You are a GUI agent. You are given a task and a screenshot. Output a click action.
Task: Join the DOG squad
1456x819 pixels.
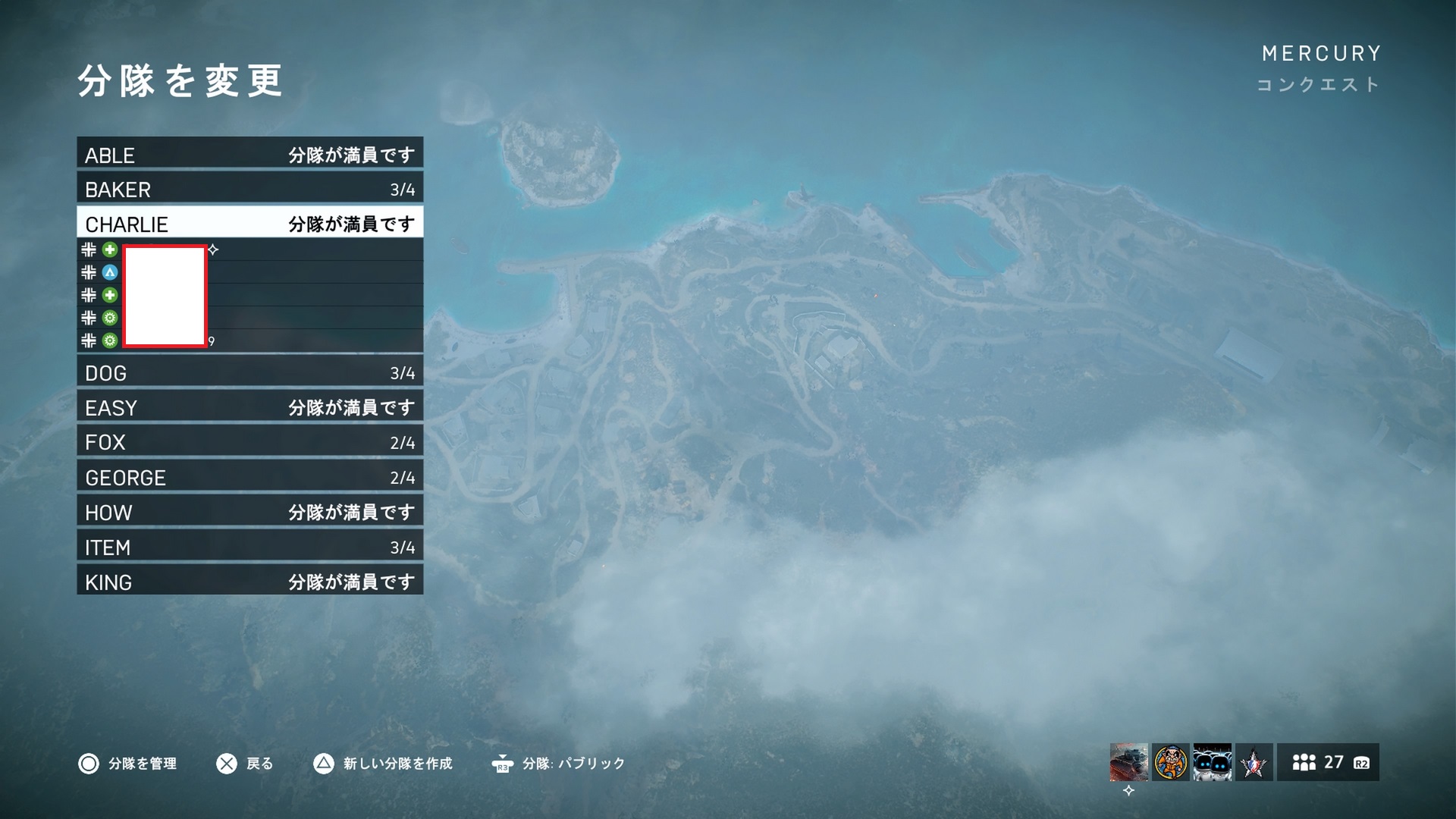point(249,372)
